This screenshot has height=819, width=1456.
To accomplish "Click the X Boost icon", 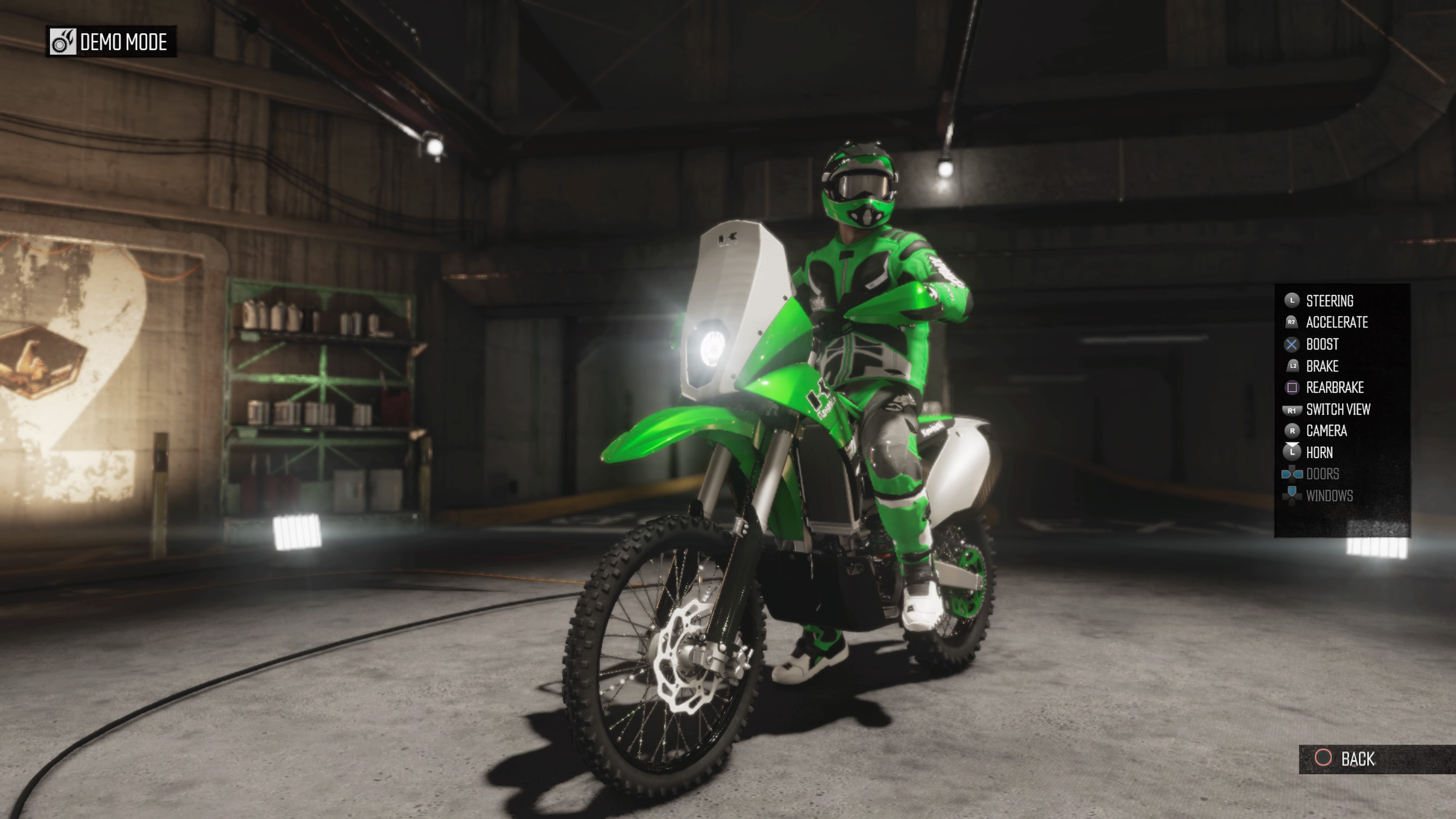I will coord(1293,345).
